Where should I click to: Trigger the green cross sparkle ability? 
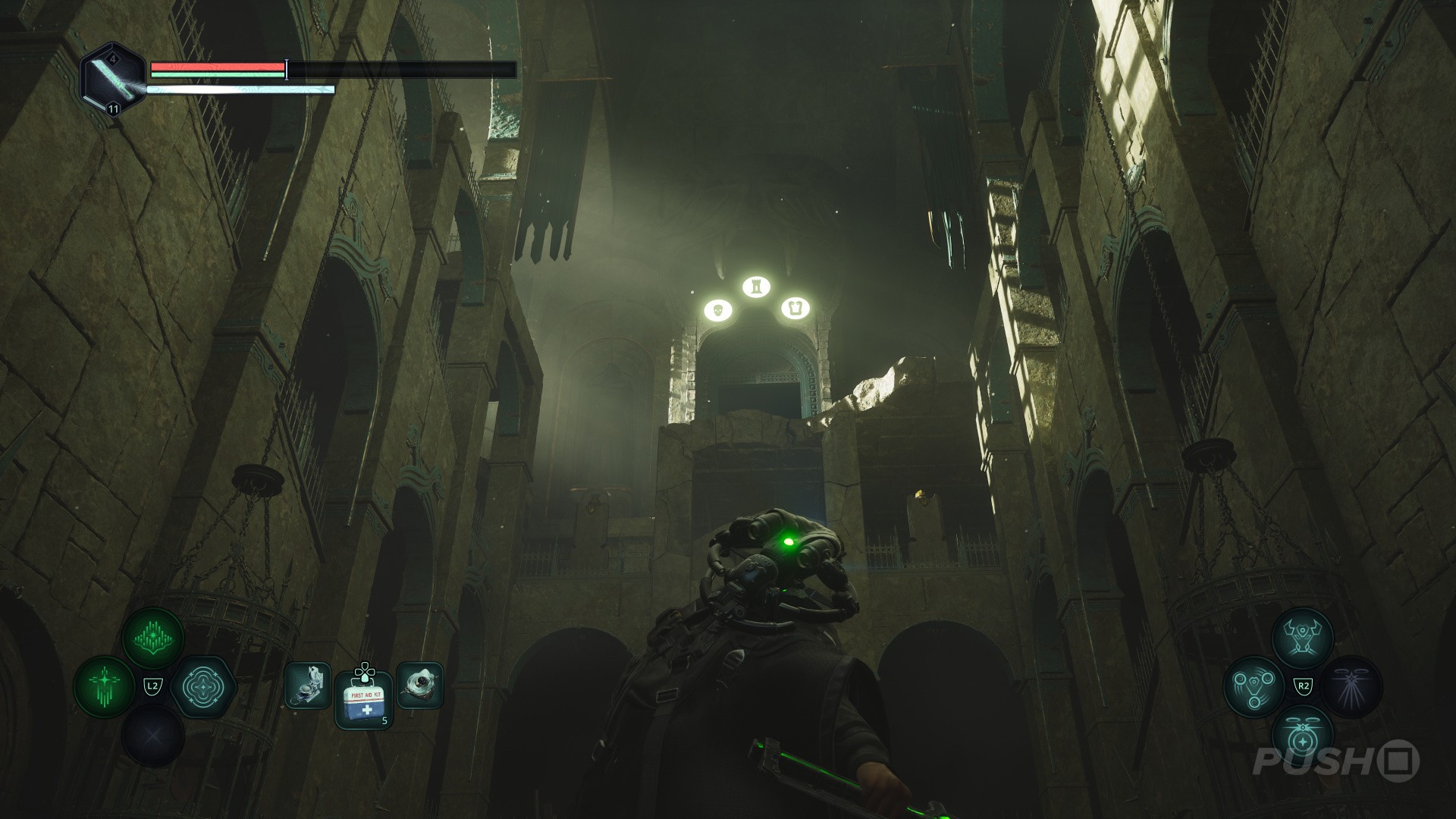(104, 687)
